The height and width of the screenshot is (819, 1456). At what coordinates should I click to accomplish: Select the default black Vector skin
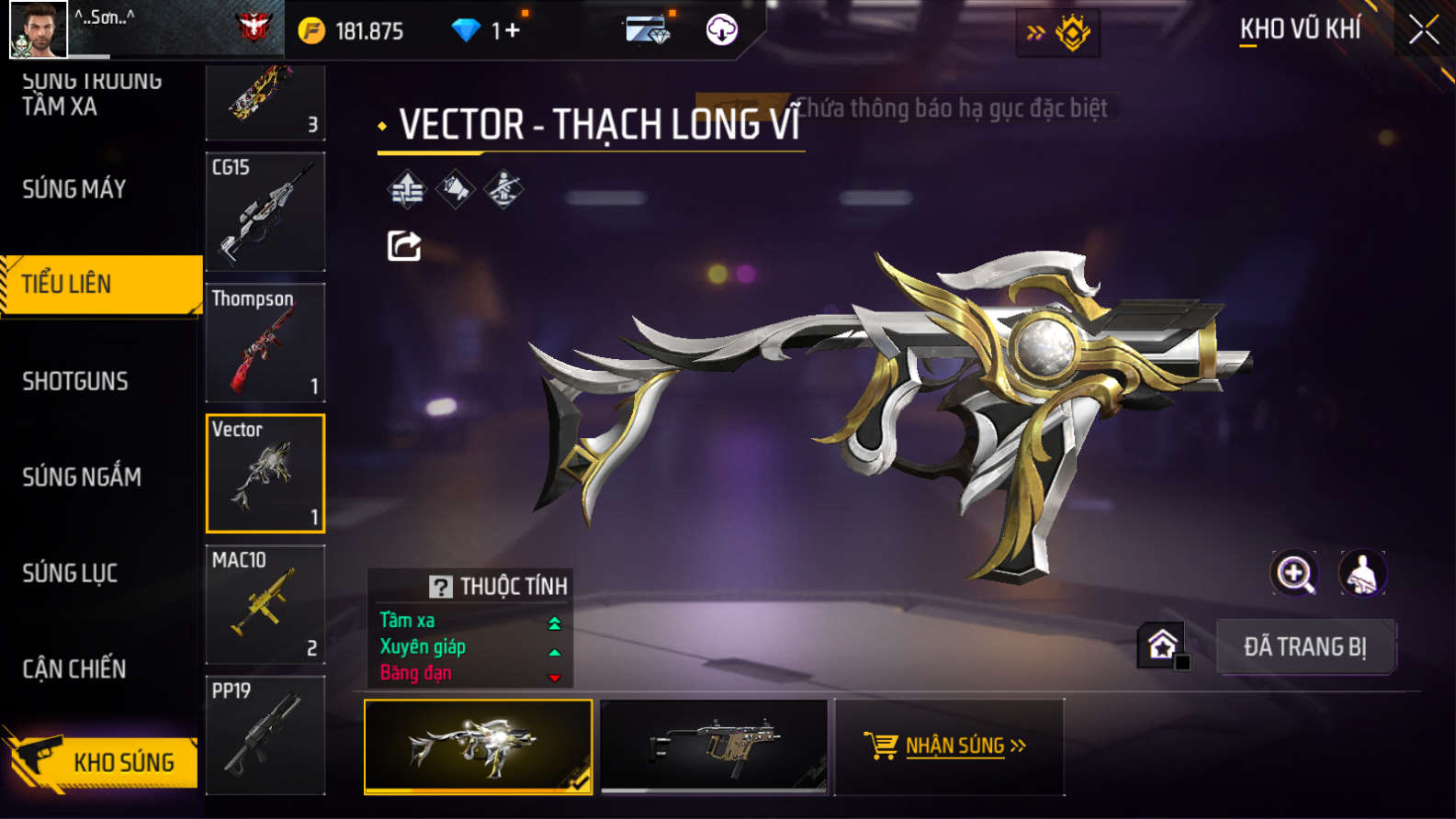pos(714,746)
